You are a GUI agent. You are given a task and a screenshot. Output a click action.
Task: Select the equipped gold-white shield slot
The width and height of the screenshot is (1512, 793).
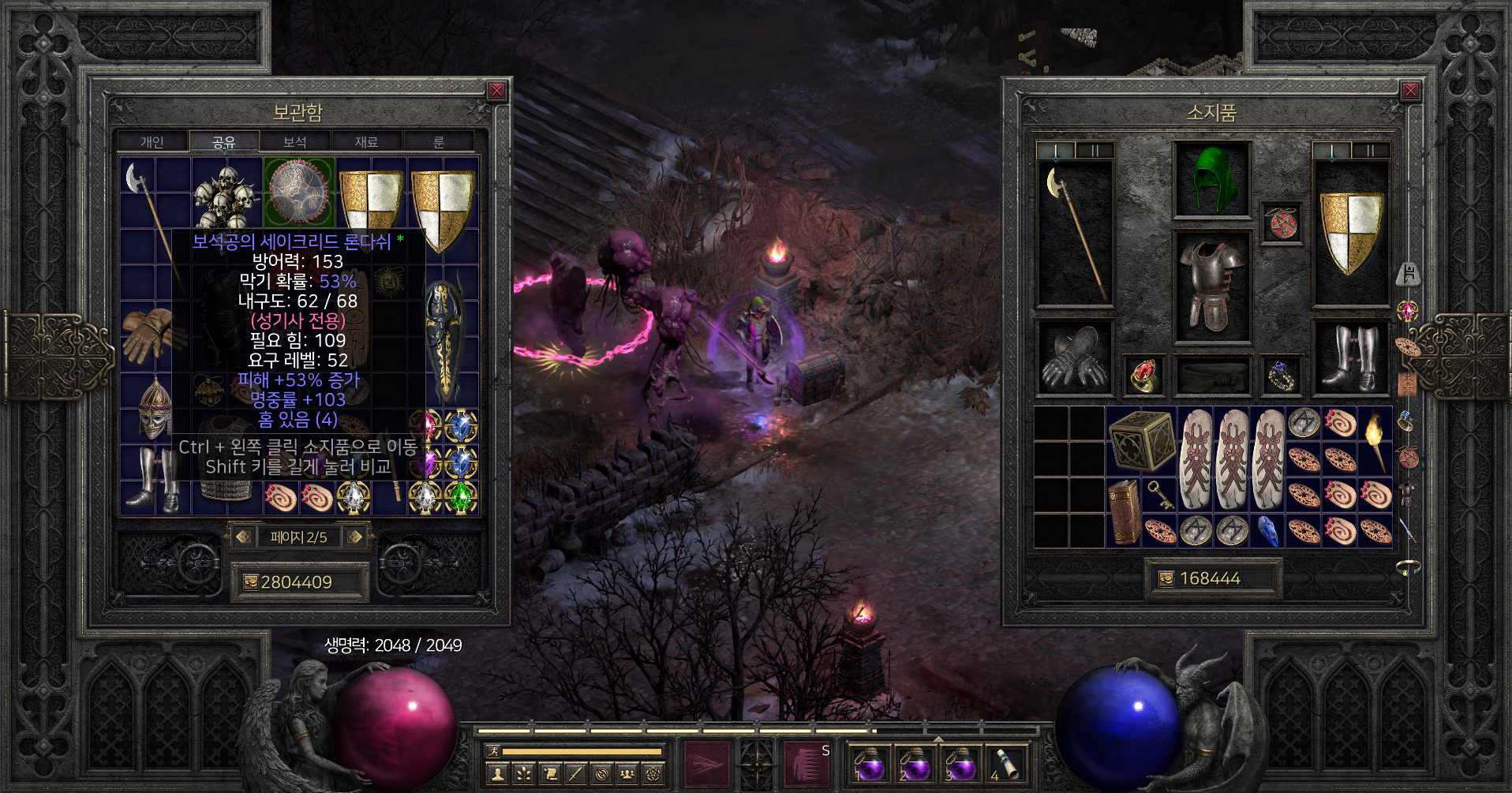[x=1350, y=234]
